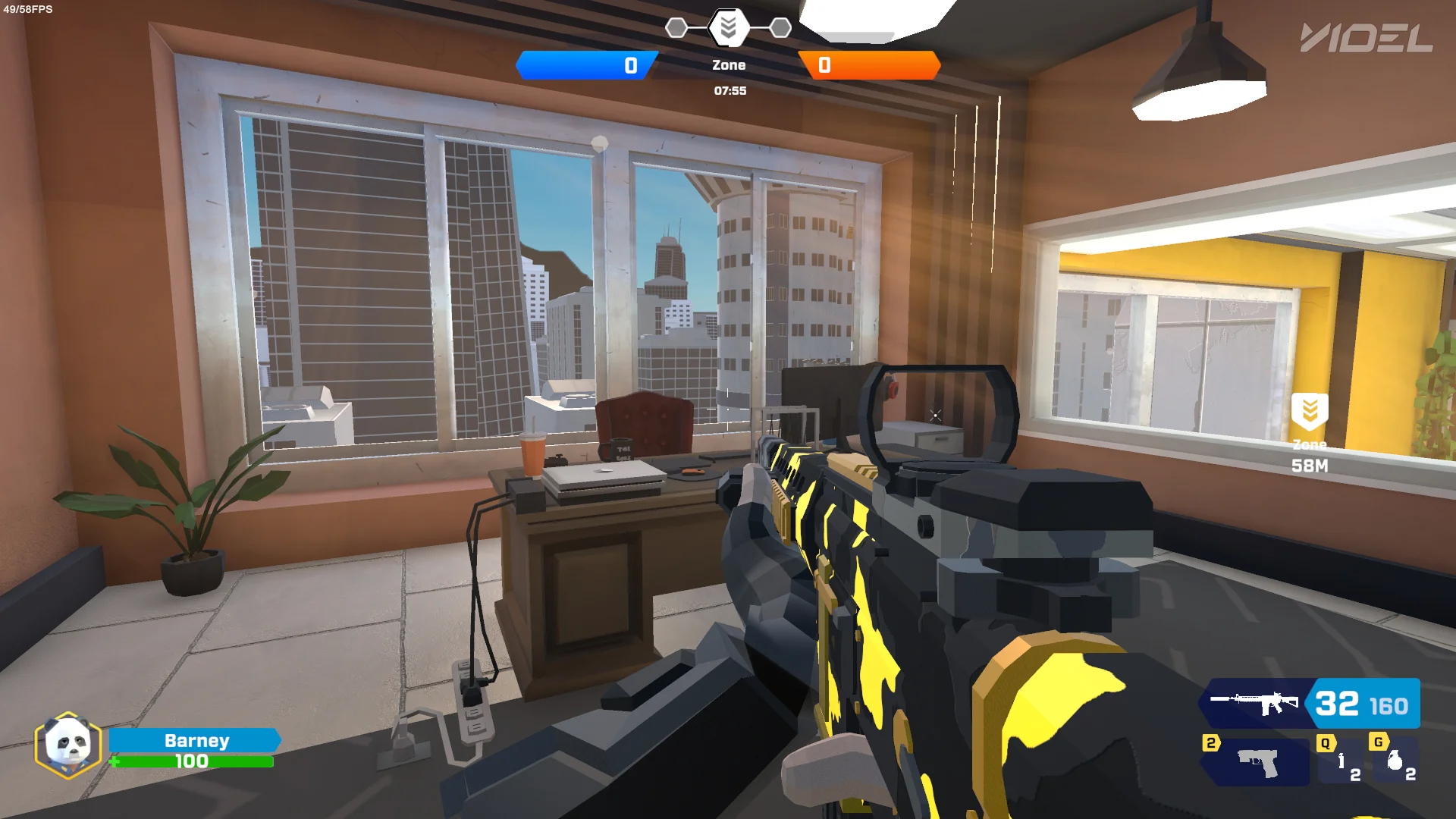Select the assault rifle weapon slot
The image size is (1456, 819).
1256,704
